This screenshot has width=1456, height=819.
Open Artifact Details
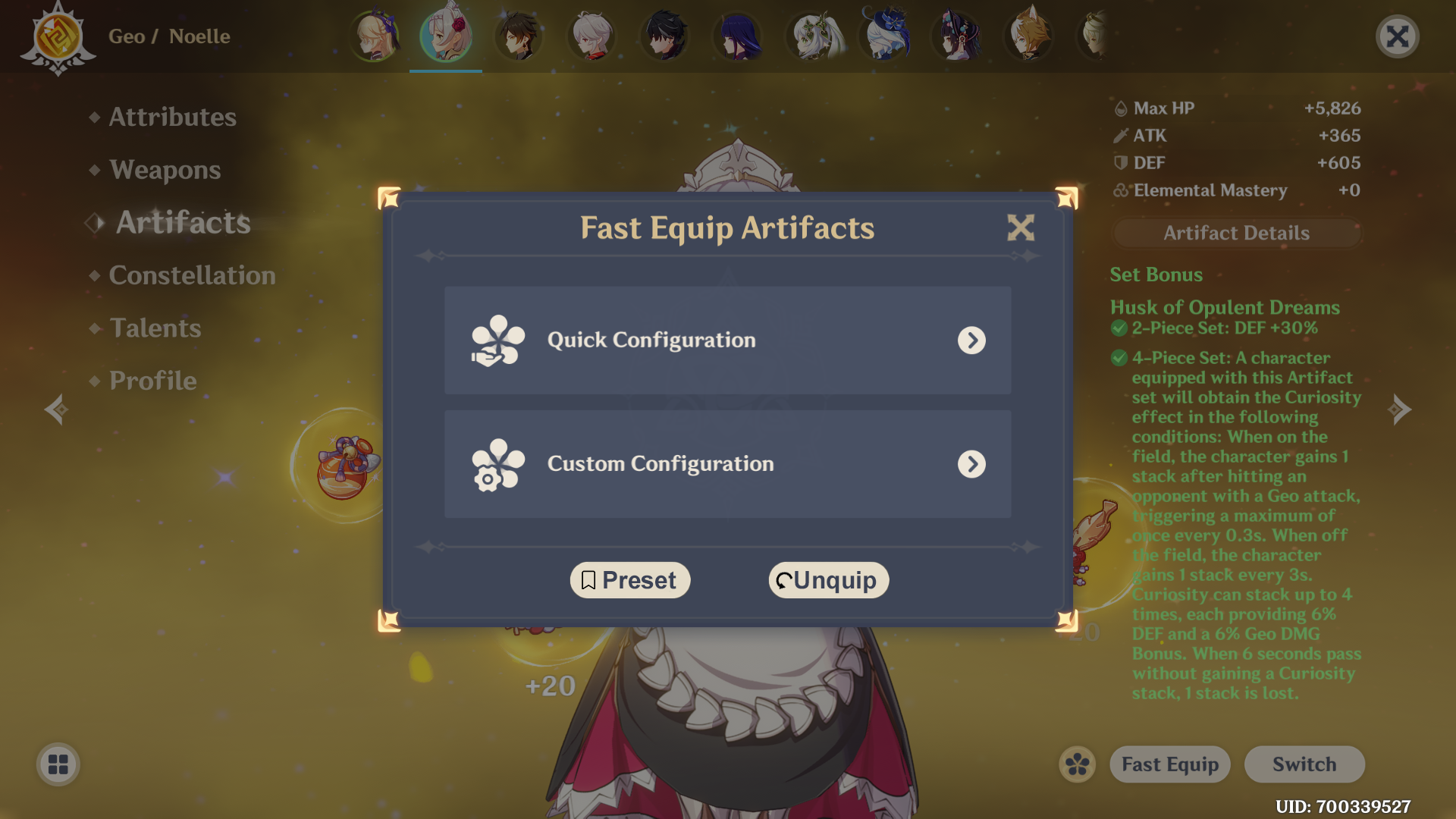1236,233
